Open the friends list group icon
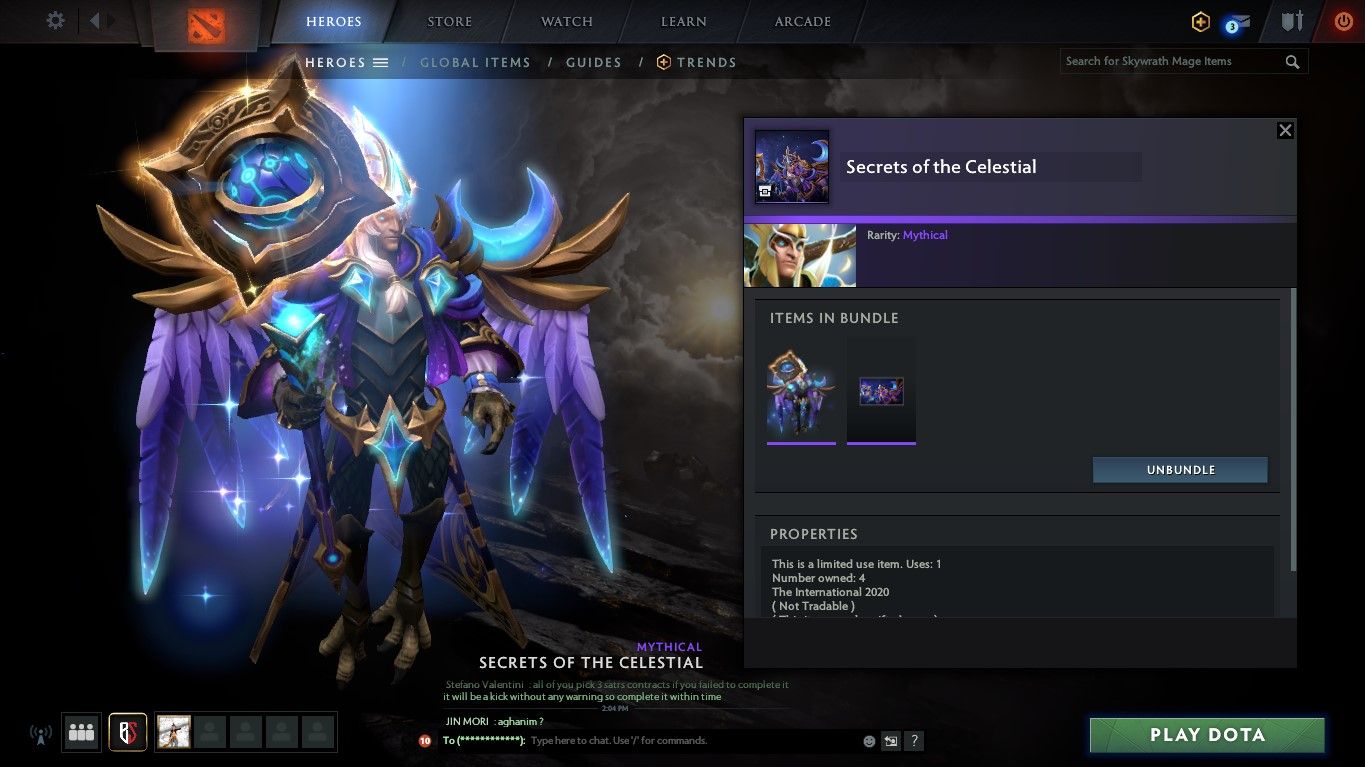The width and height of the screenshot is (1365, 767). 81,731
